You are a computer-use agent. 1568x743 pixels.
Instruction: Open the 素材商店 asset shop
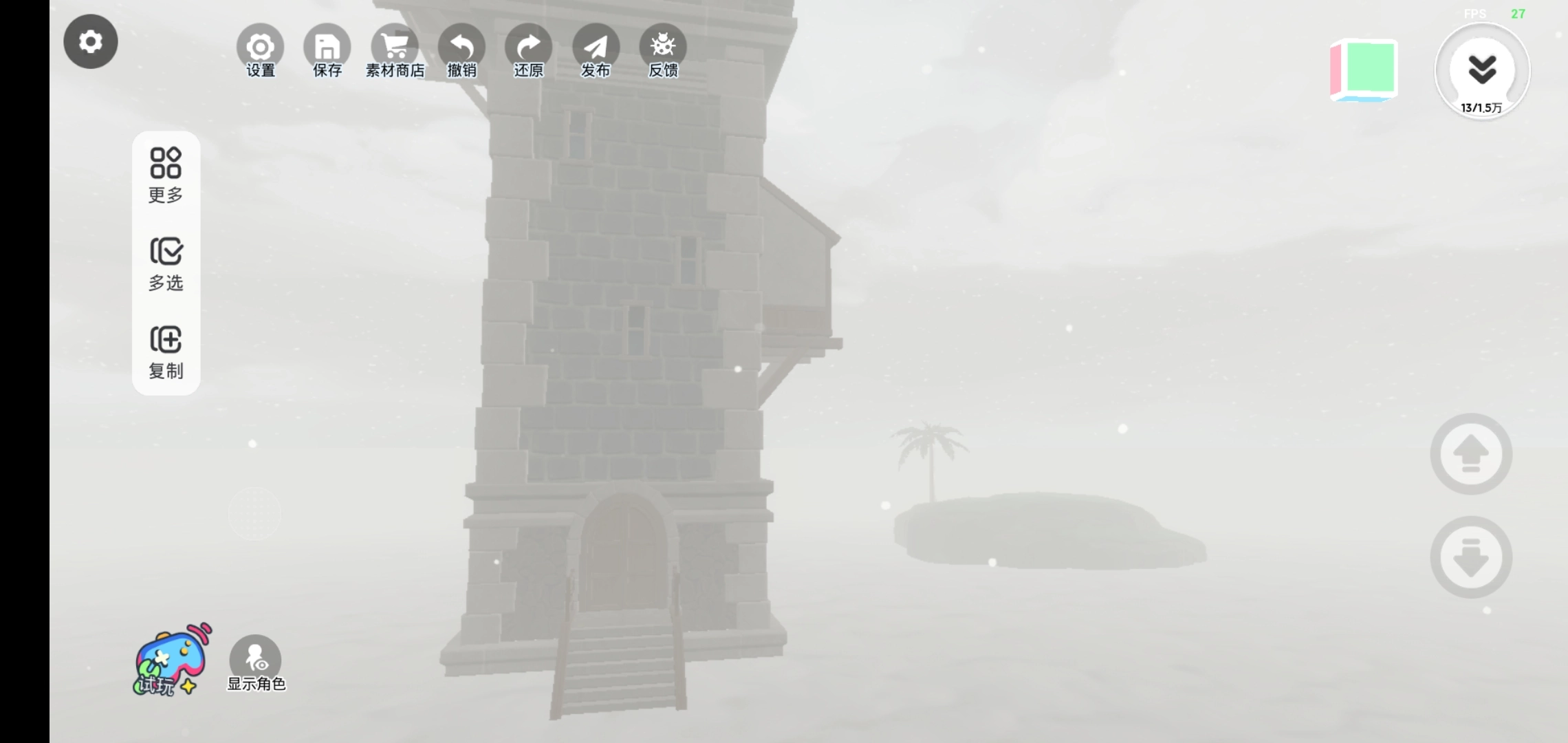coord(395,51)
